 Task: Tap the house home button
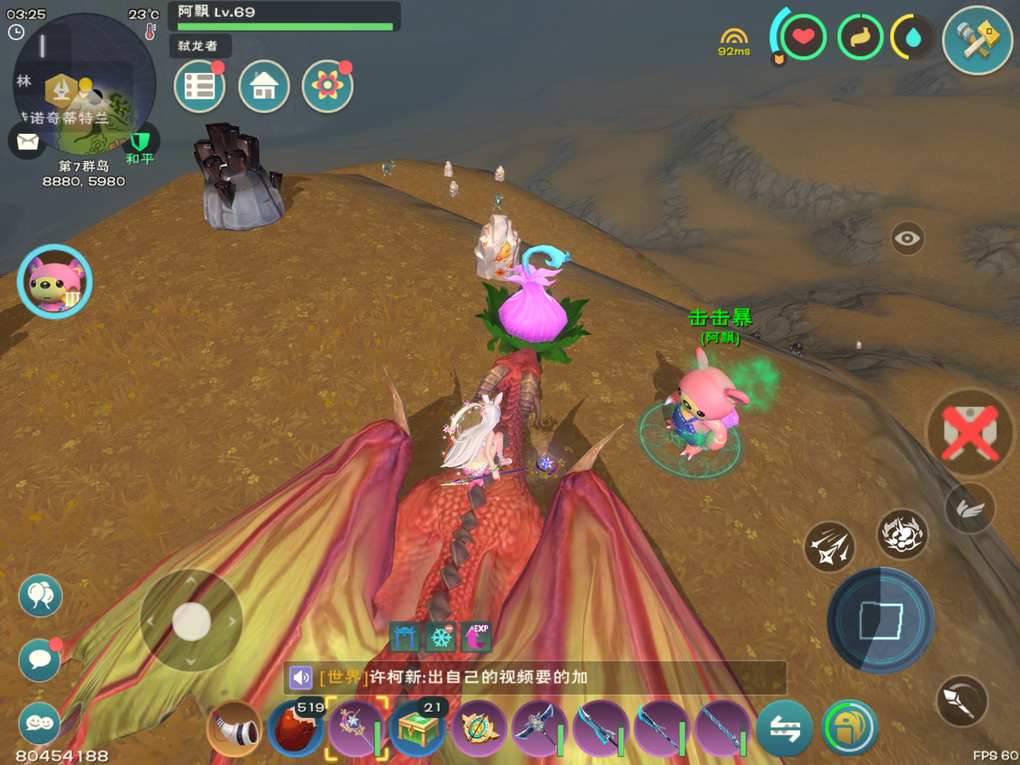coord(264,87)
